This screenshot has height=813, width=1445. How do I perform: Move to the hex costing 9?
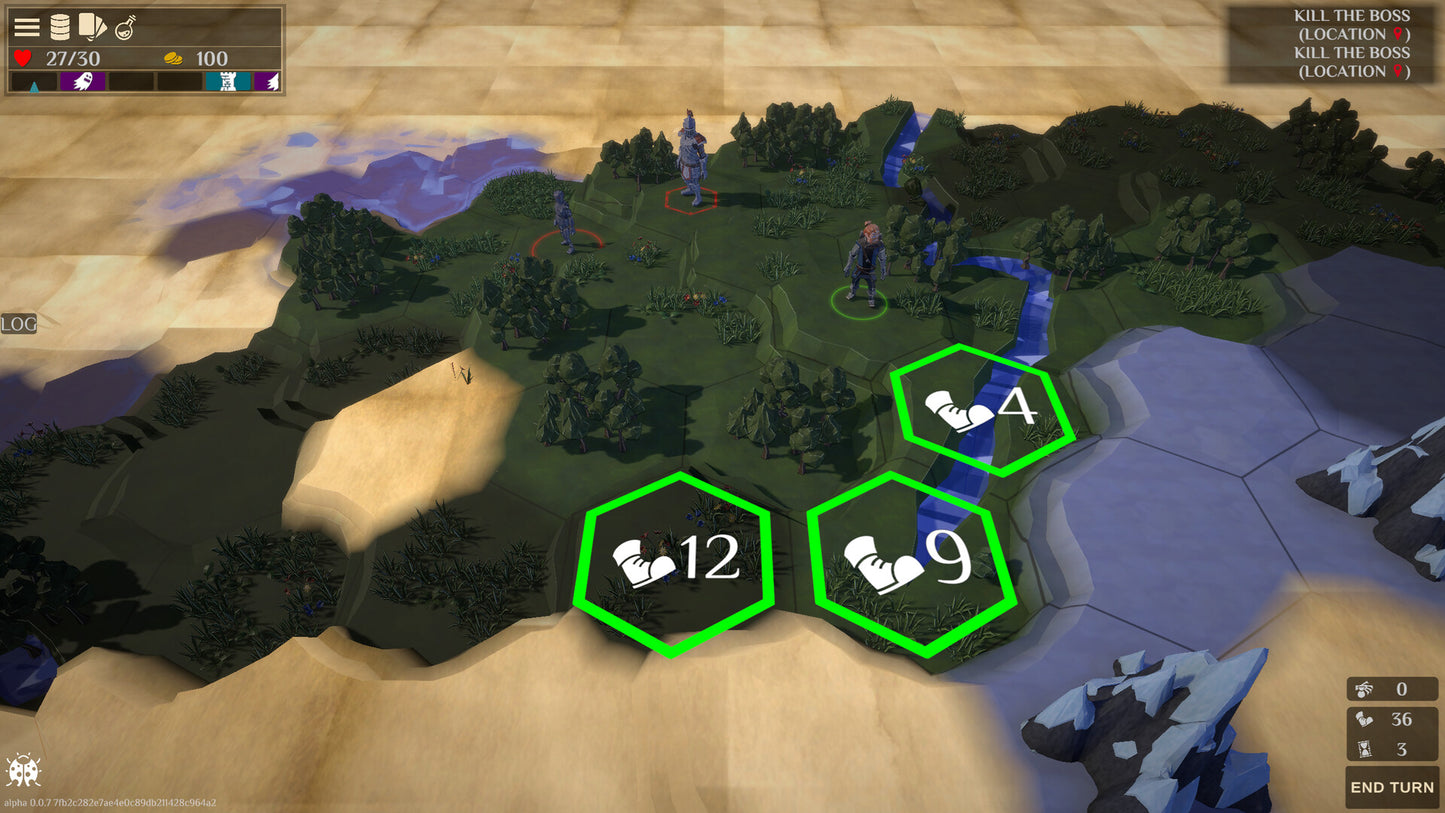pos(910,563)
